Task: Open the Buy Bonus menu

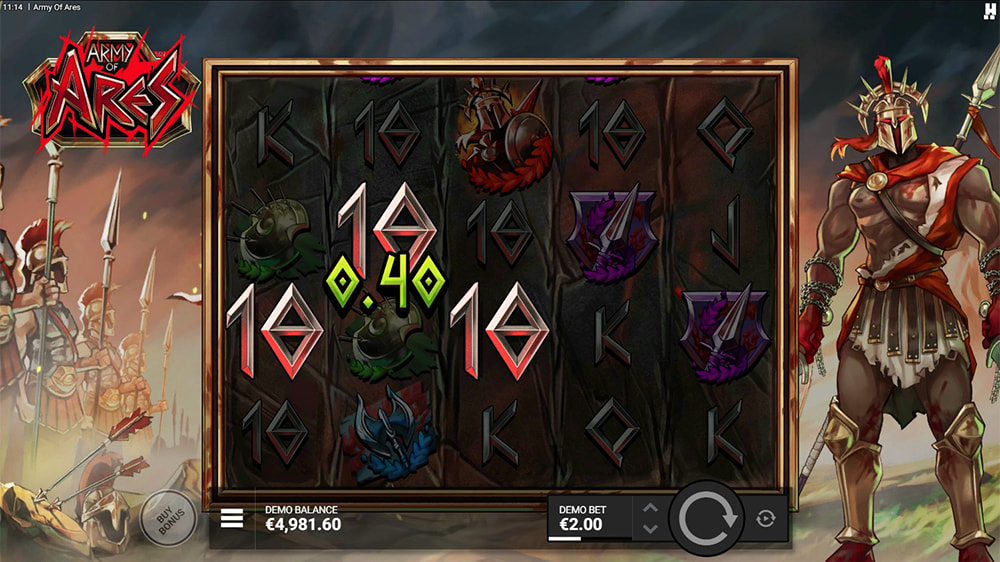Action: click(167, 518)
